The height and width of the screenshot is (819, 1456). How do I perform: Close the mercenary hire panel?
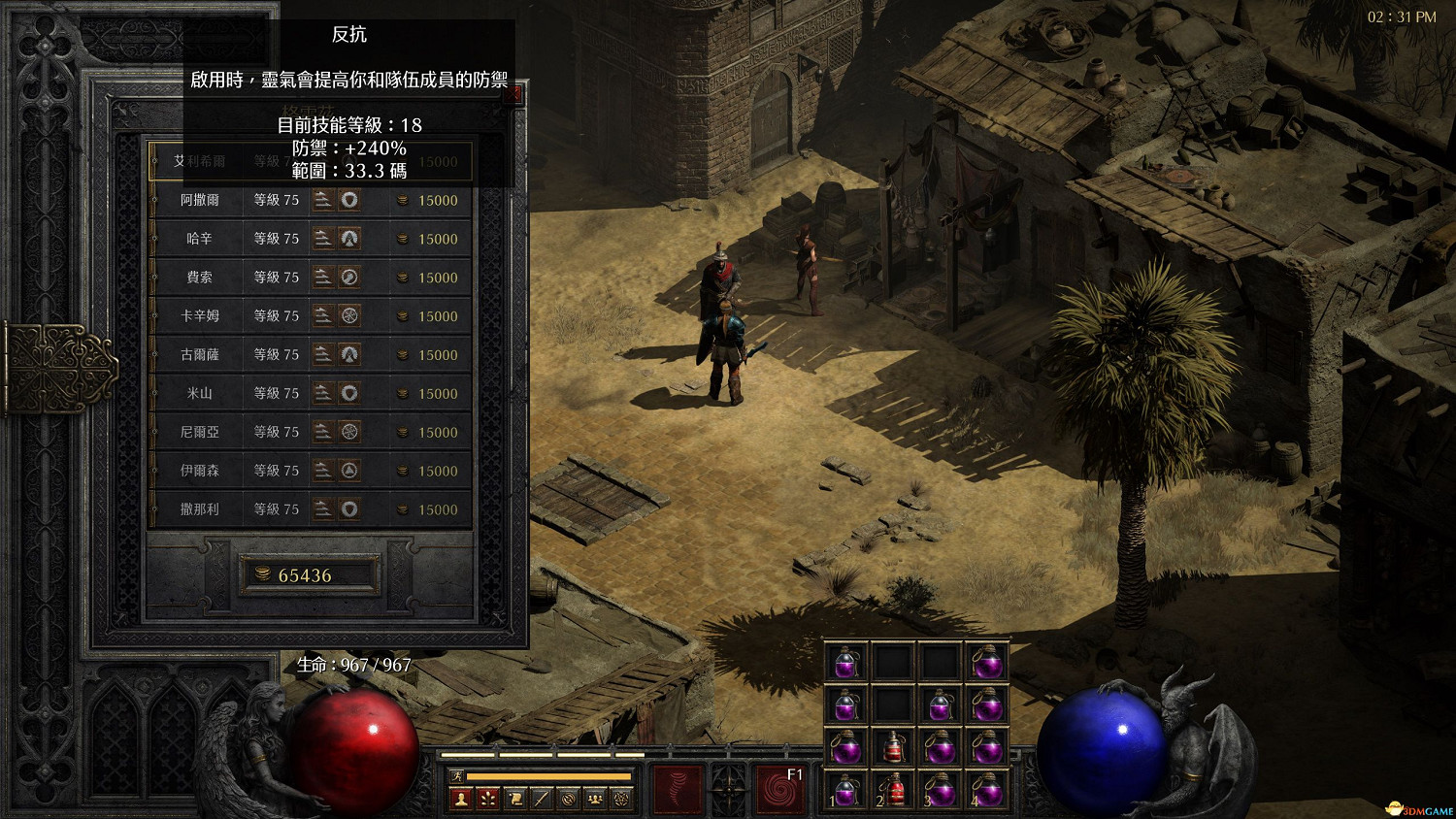click(513, 94)
